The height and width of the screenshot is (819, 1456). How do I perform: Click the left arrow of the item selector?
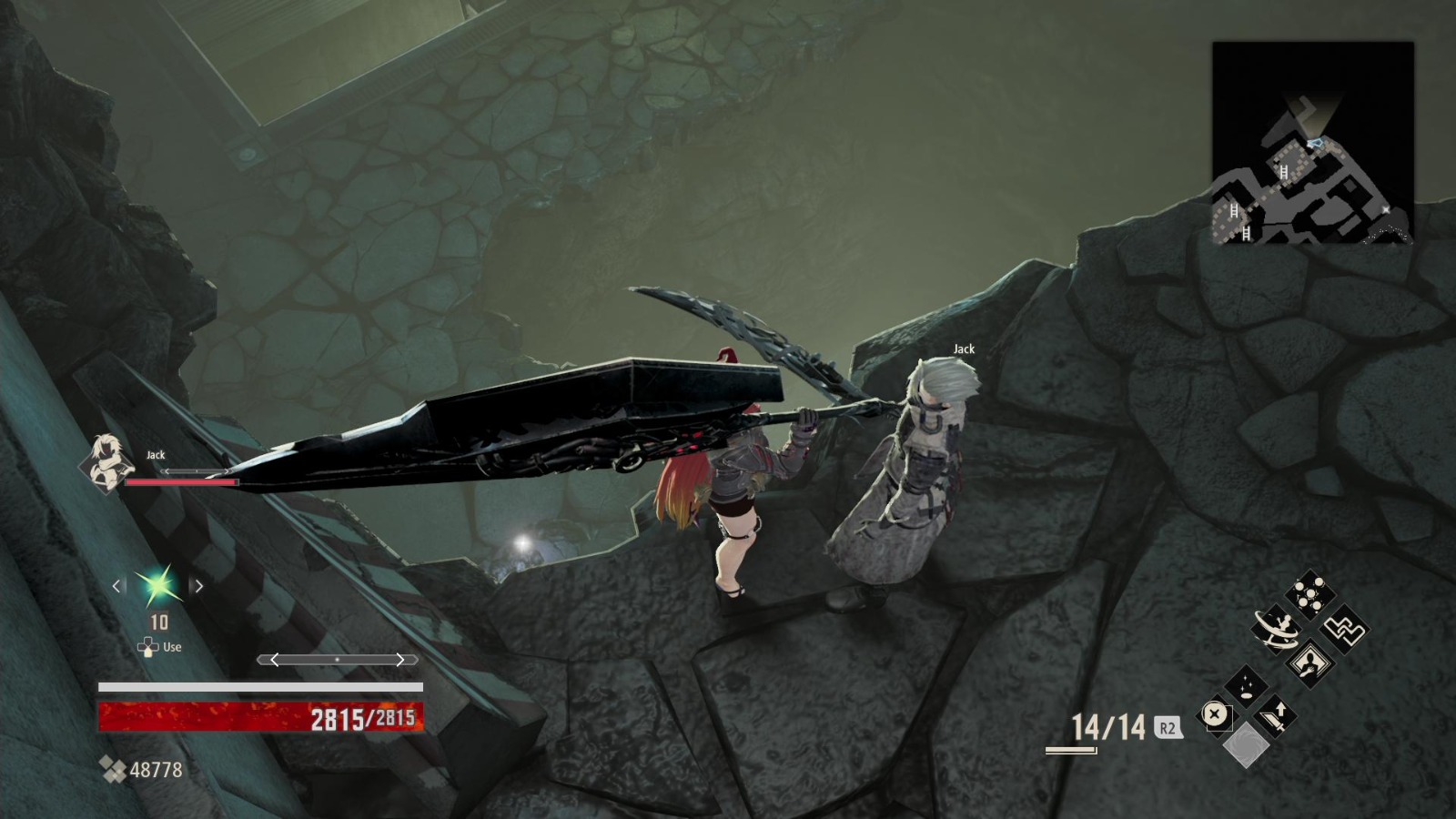(x=116, y=587)
